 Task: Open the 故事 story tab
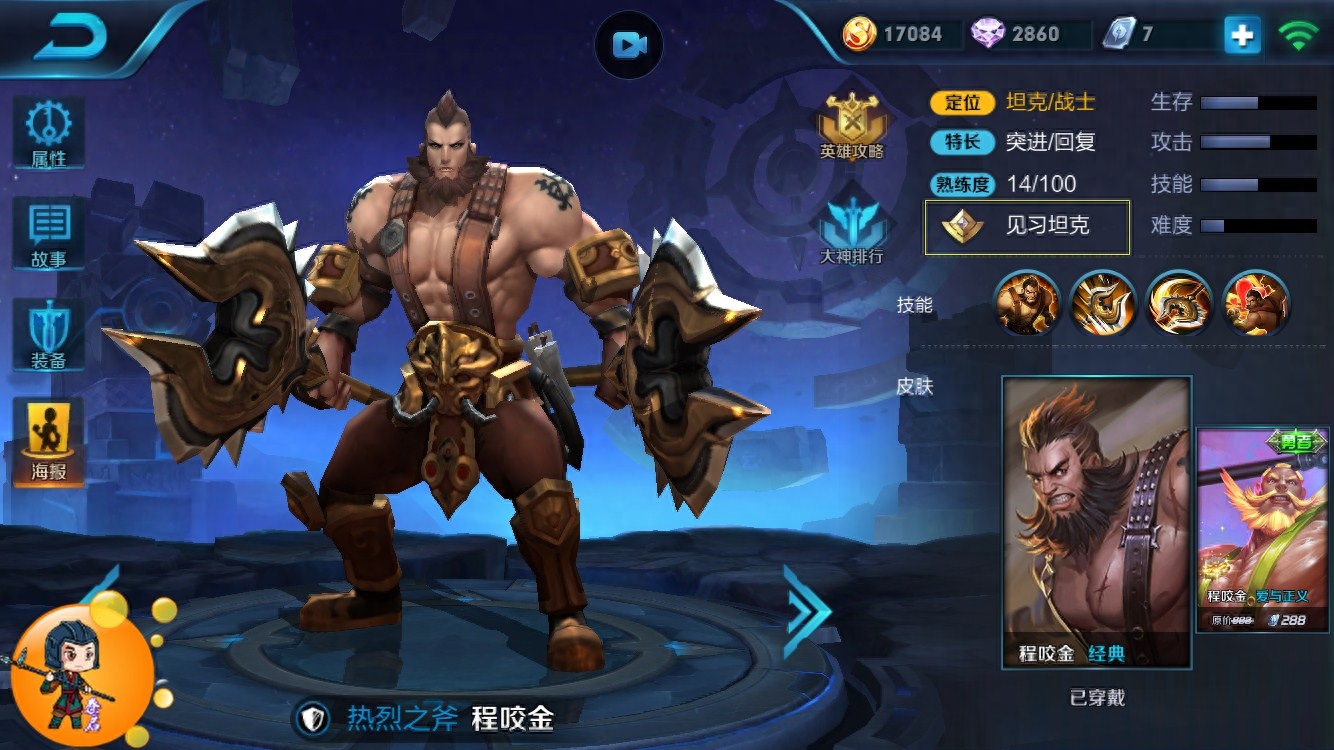tap(48, 234)
